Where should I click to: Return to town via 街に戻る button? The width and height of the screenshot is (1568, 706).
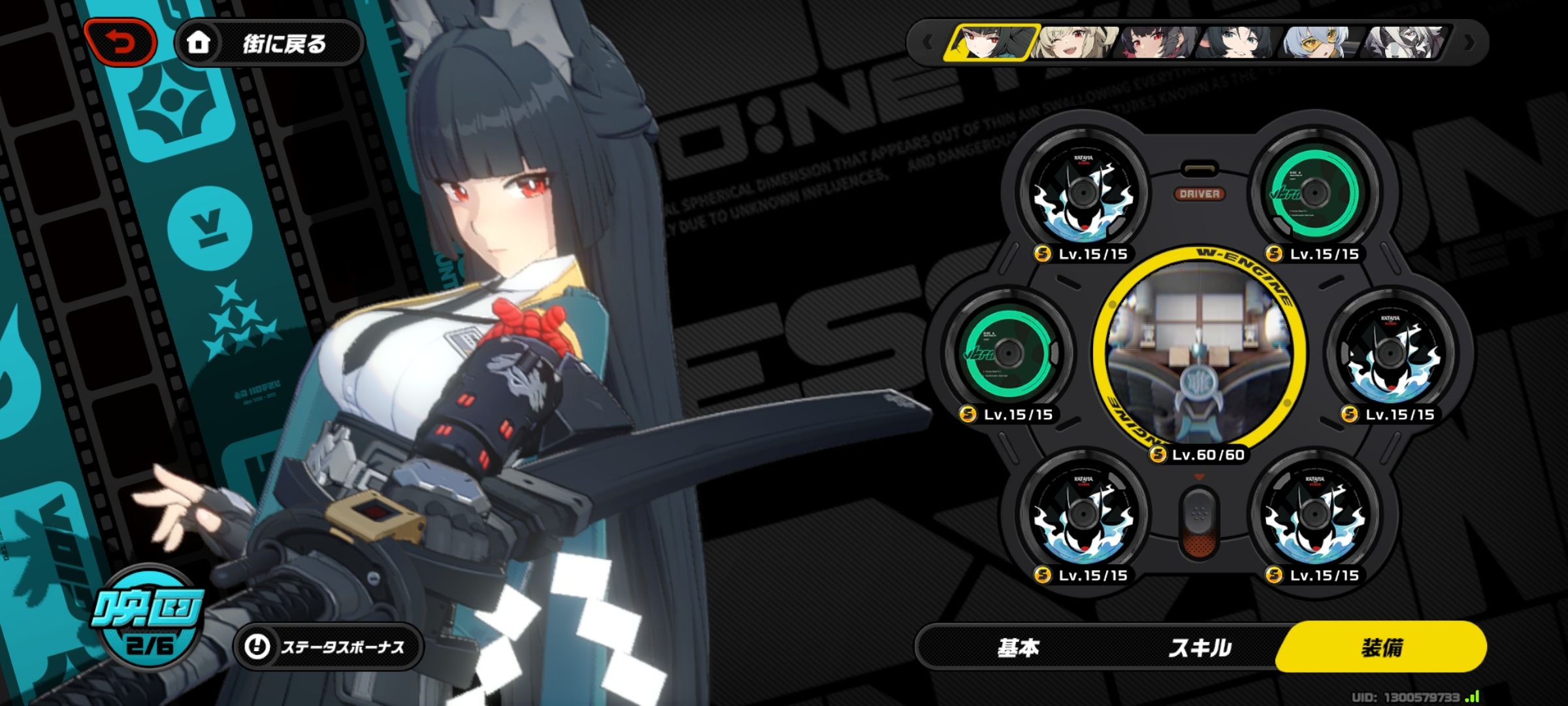pos(269,43)
